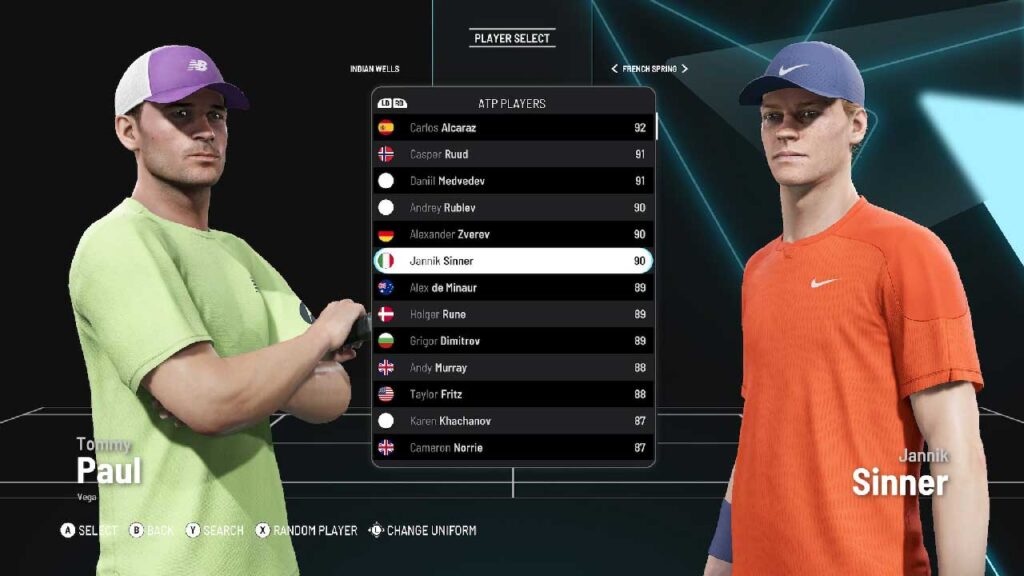1024x576 pixels.
Task: Confirm the highlighted Jannik Sinner row
Action: 512,261
